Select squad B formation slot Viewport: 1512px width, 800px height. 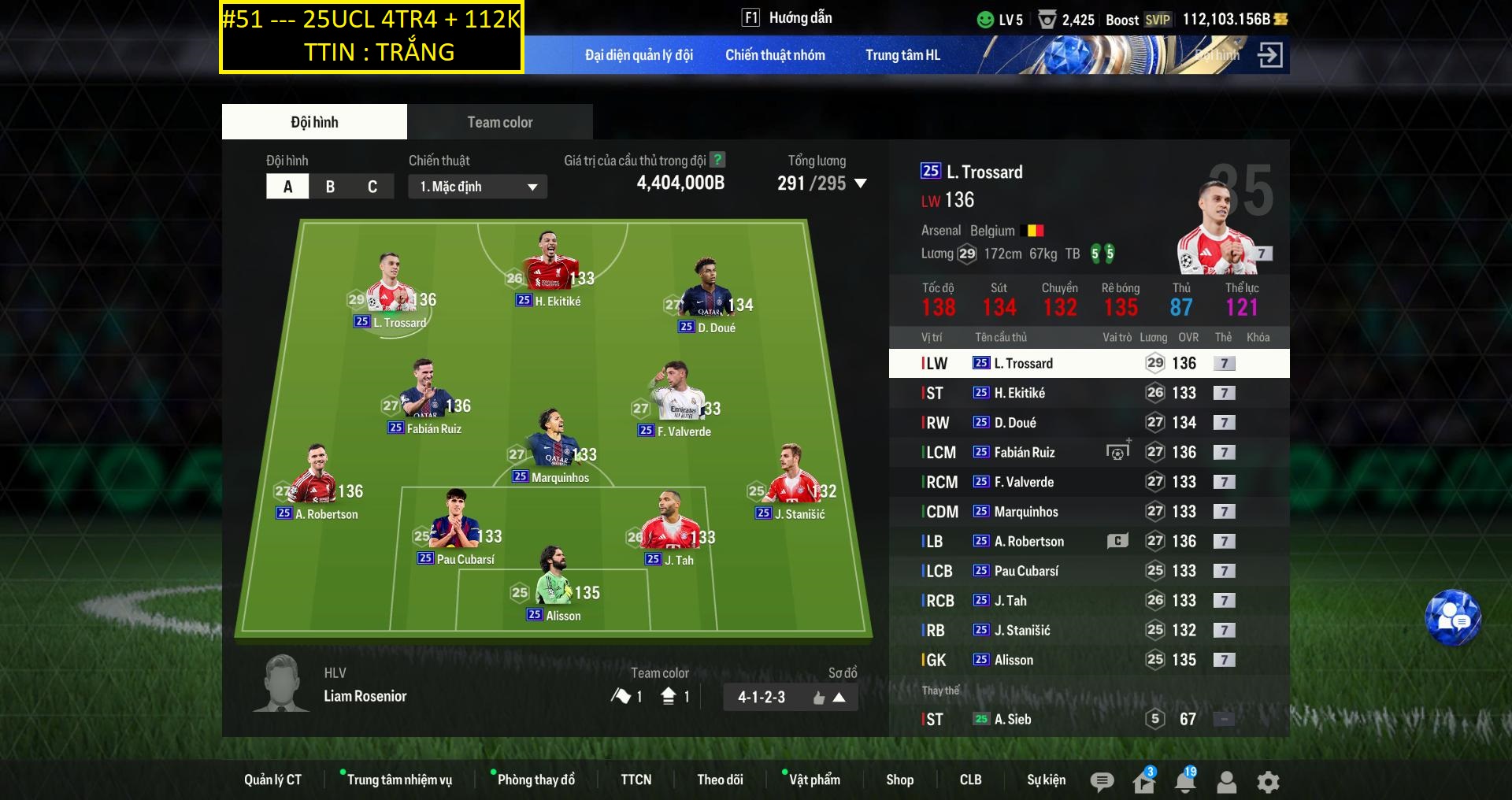(330, 187)
